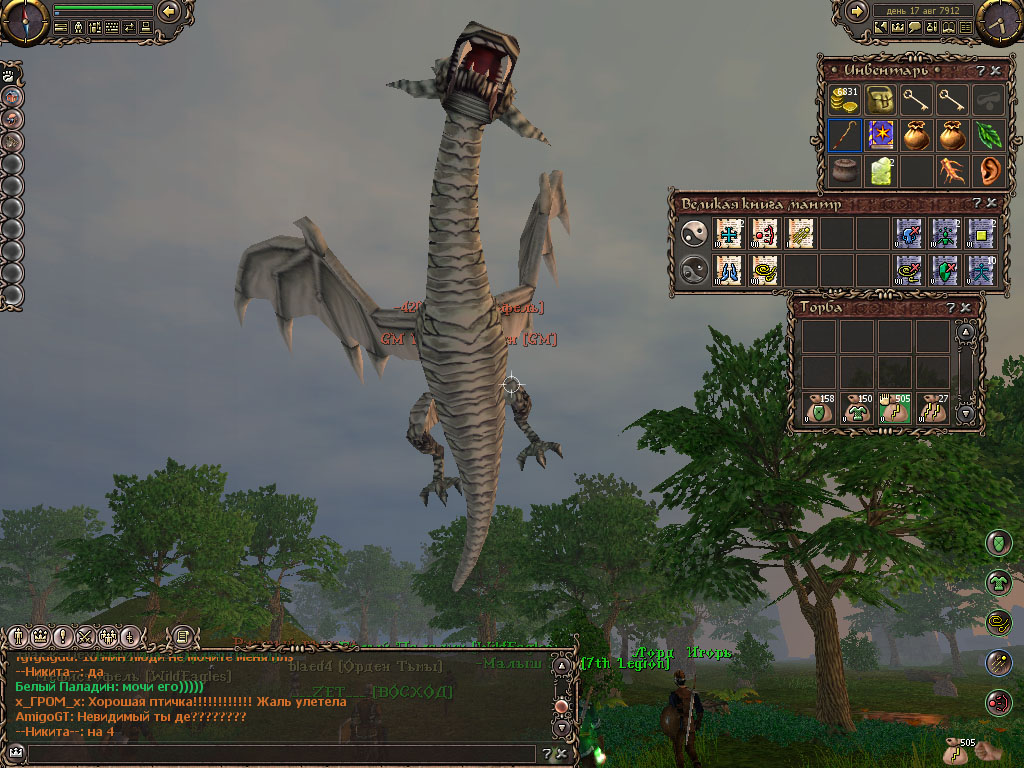Close the Торба bag window
Screen dimensions: 1024x768
[965, 307]
